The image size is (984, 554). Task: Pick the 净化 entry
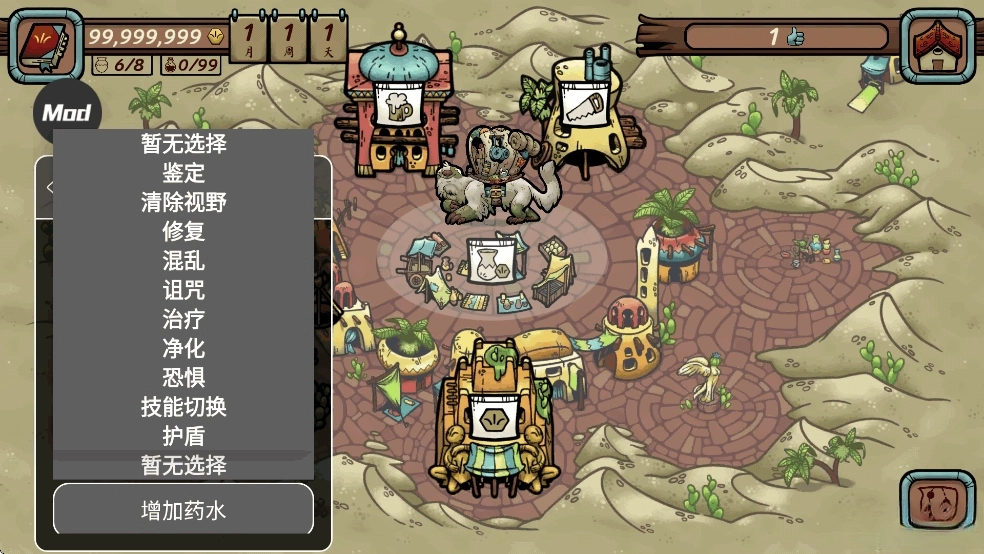pyautogui.click(x=183, y=348)
